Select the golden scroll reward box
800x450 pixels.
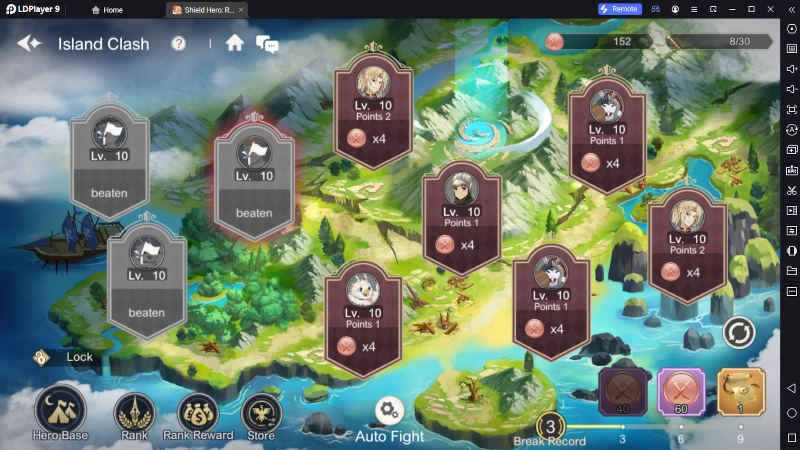(741, 391)
